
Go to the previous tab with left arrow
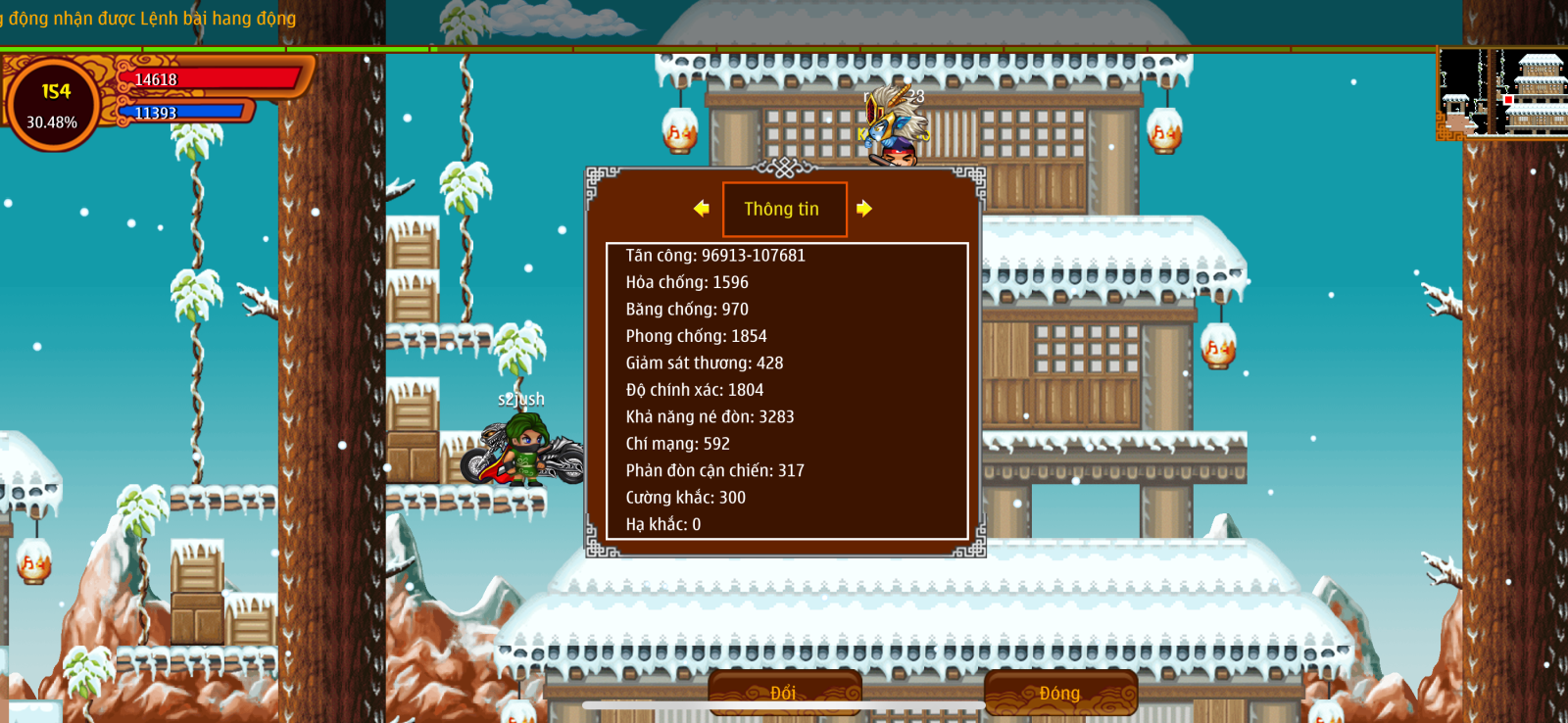(x=701, y=209)
